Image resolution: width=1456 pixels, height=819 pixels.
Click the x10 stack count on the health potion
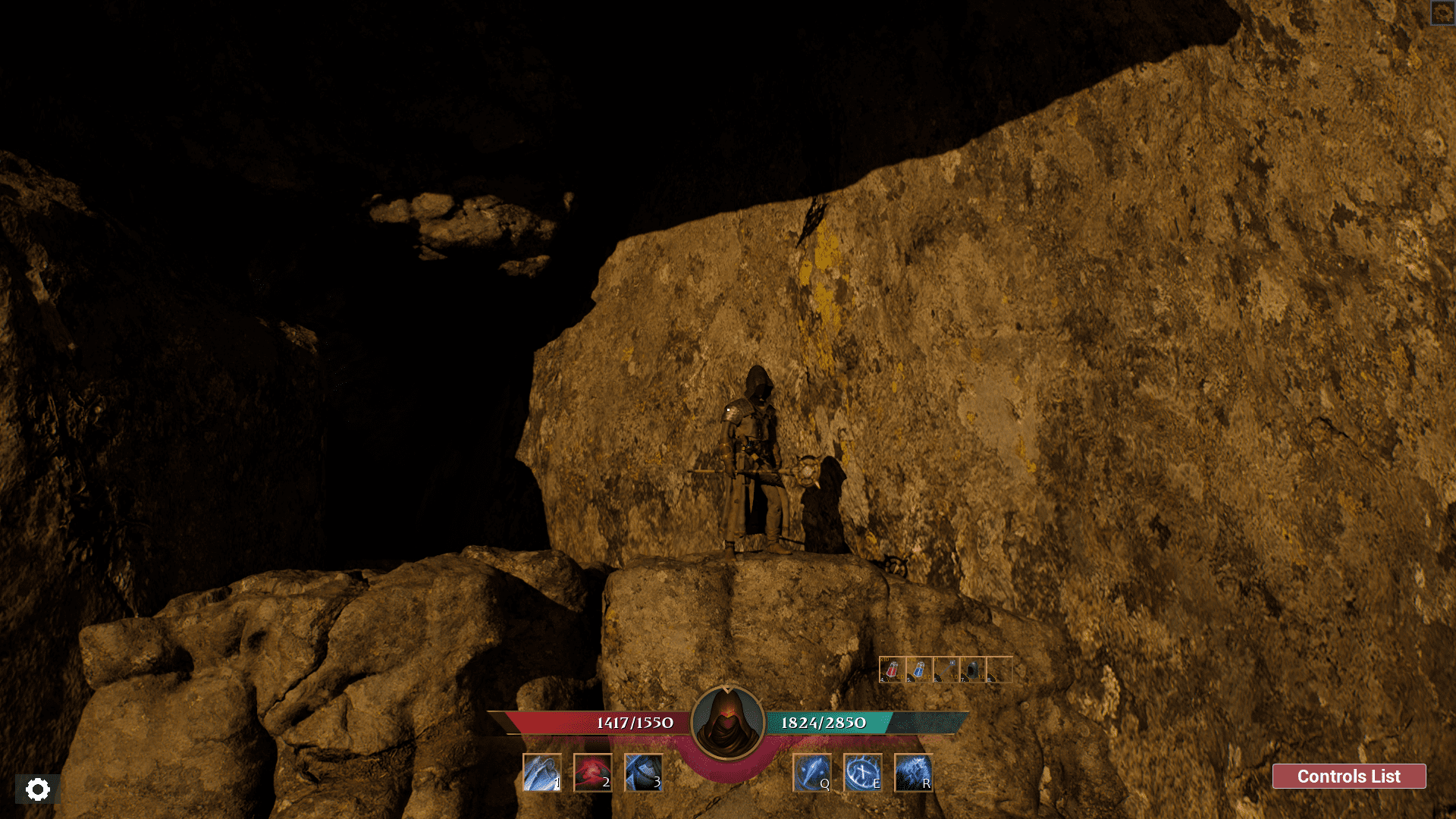coord(884,659)
